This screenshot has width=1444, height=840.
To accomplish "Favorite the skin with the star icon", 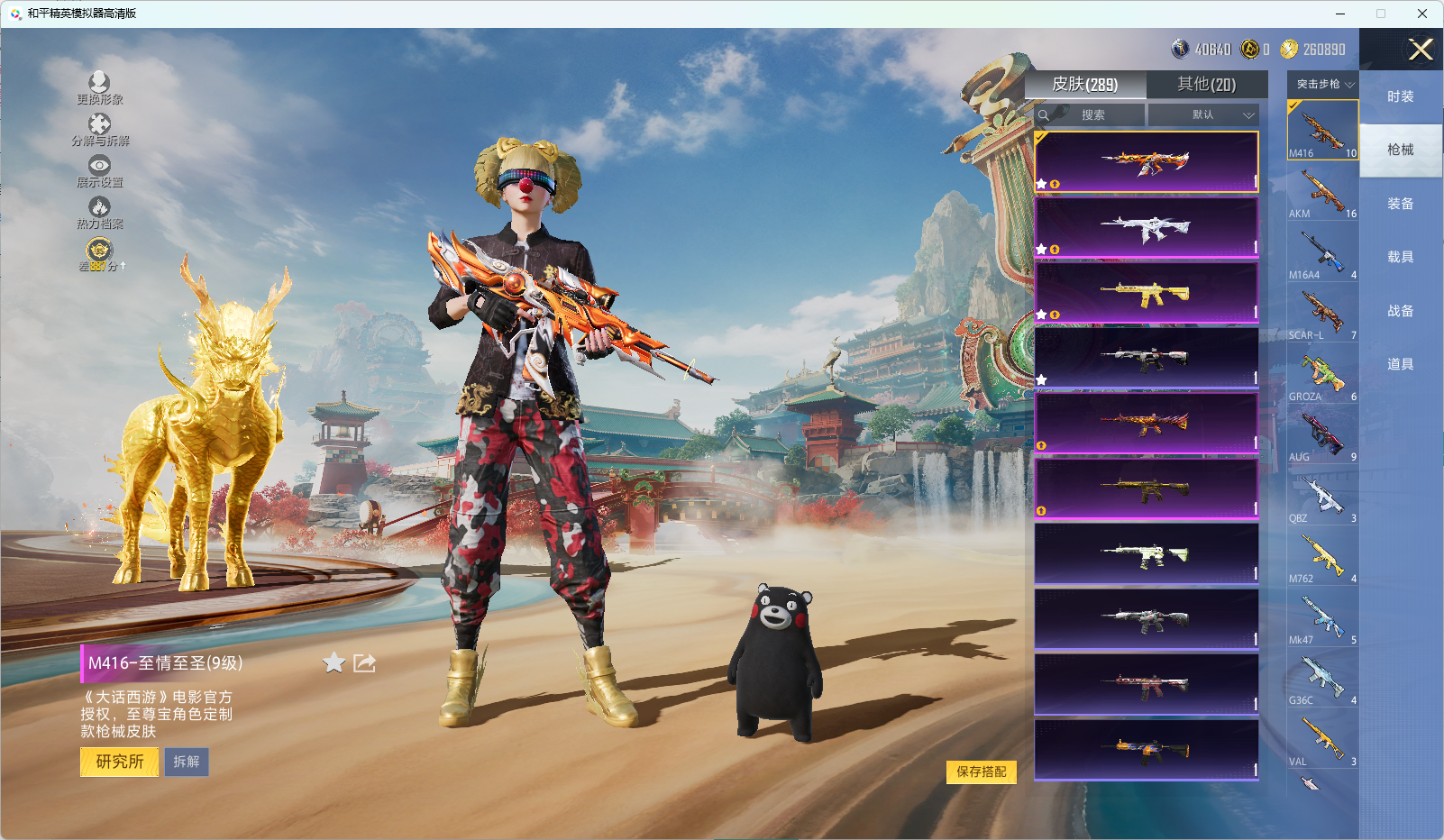I will (x=334, y=663).
